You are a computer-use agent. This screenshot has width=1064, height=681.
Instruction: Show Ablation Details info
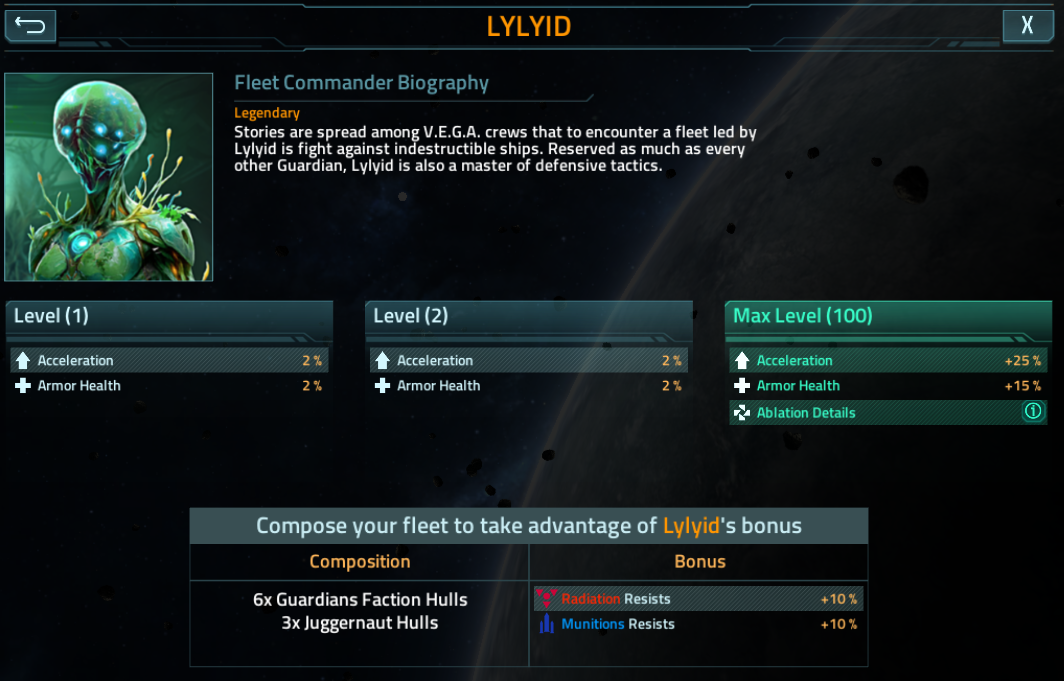(x=1033, y=412)
